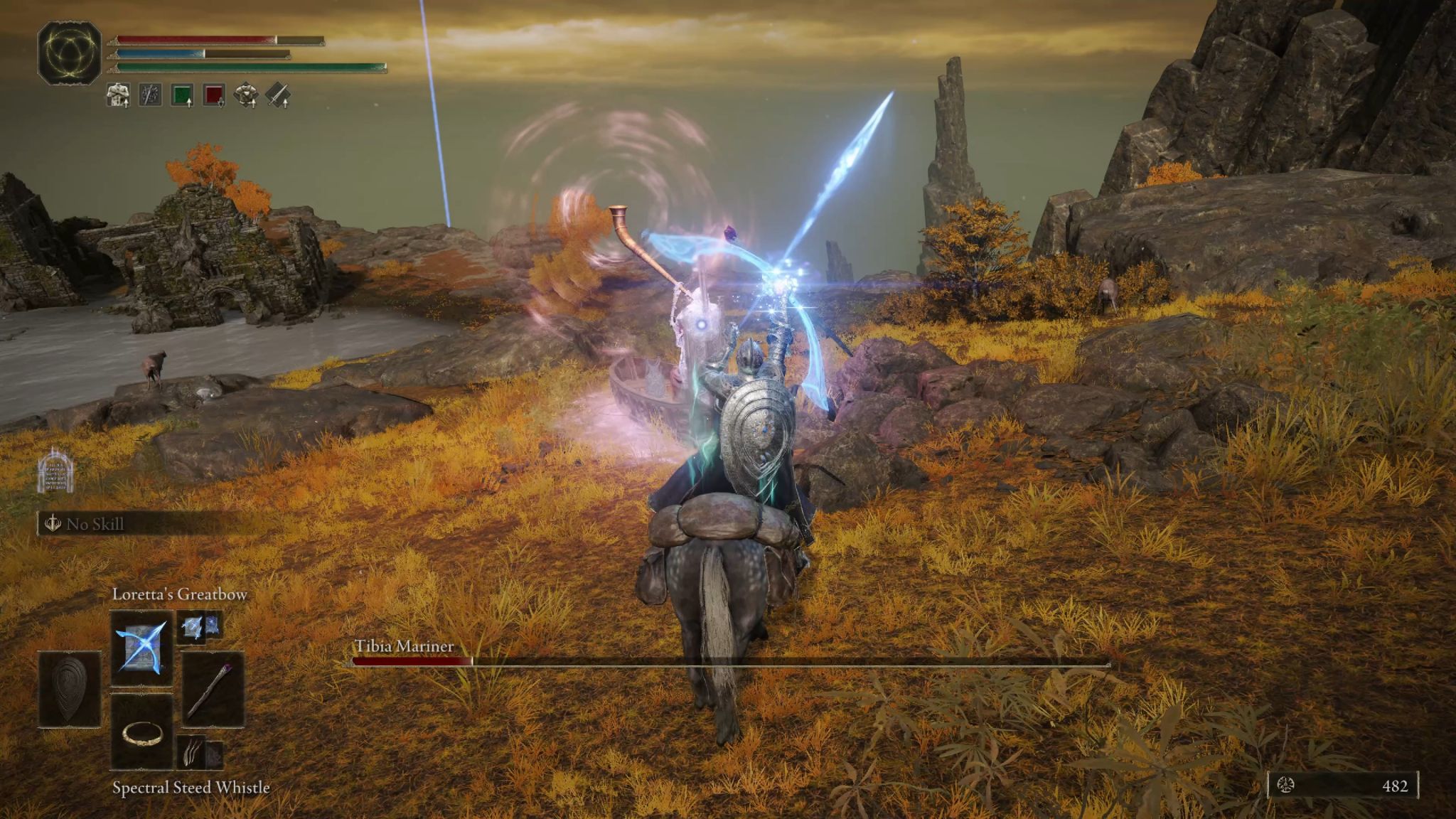Toggle the green status buff indicator
The image size is (1456, 819).
point(182,94)
